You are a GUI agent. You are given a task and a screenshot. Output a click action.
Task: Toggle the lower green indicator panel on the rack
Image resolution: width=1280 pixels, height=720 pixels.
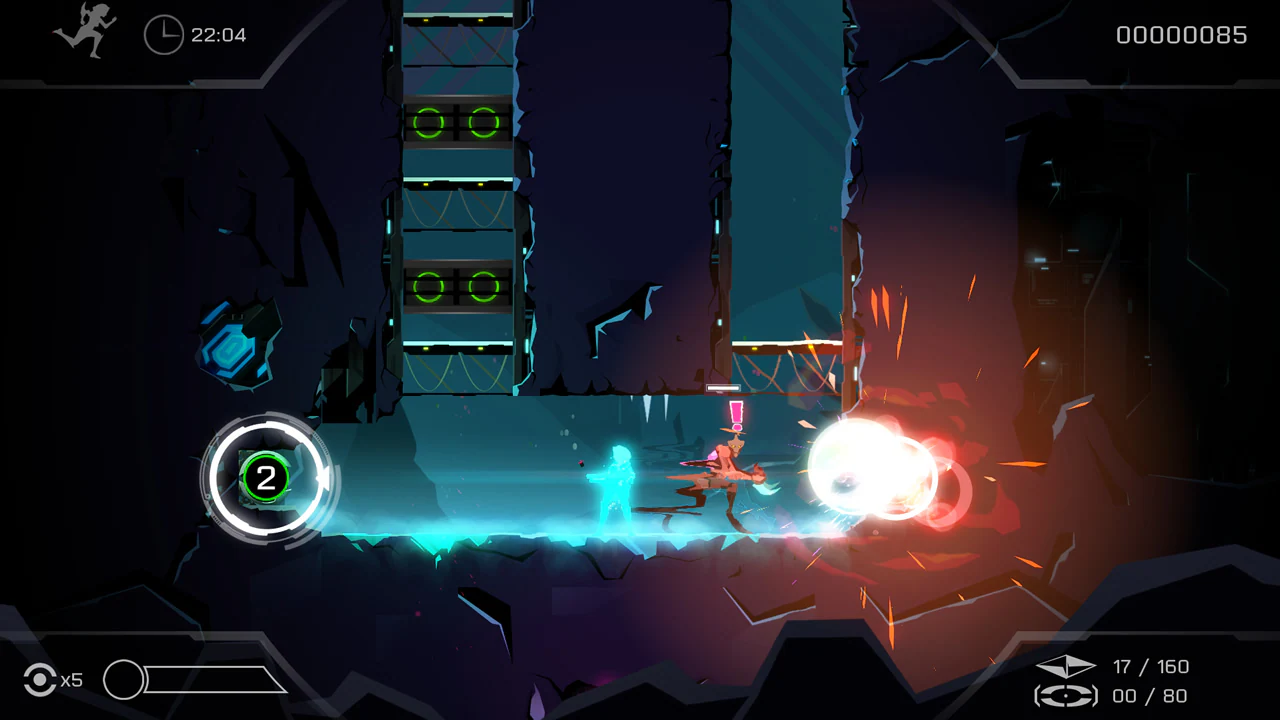click(x=455, y=288)
